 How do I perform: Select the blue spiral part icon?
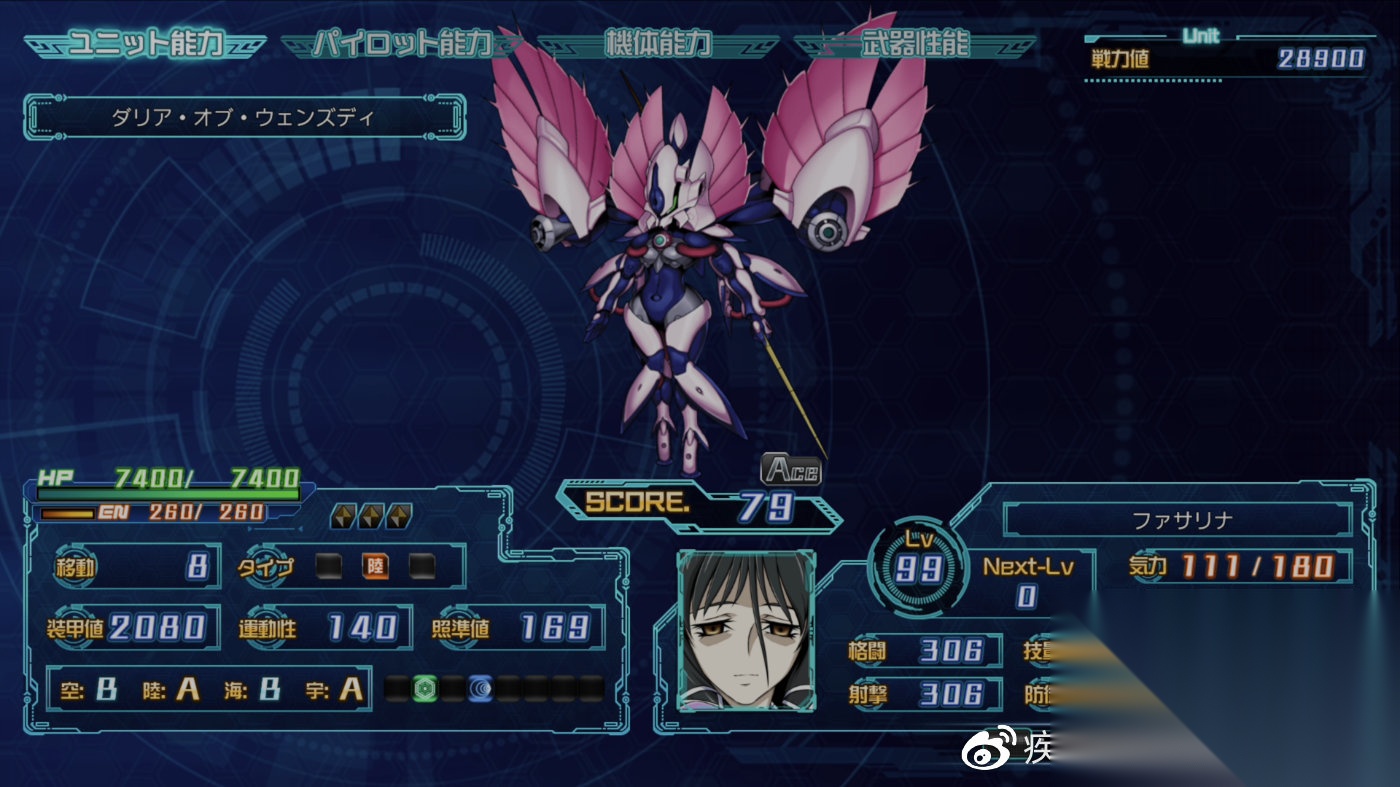(x=481, y=688)
